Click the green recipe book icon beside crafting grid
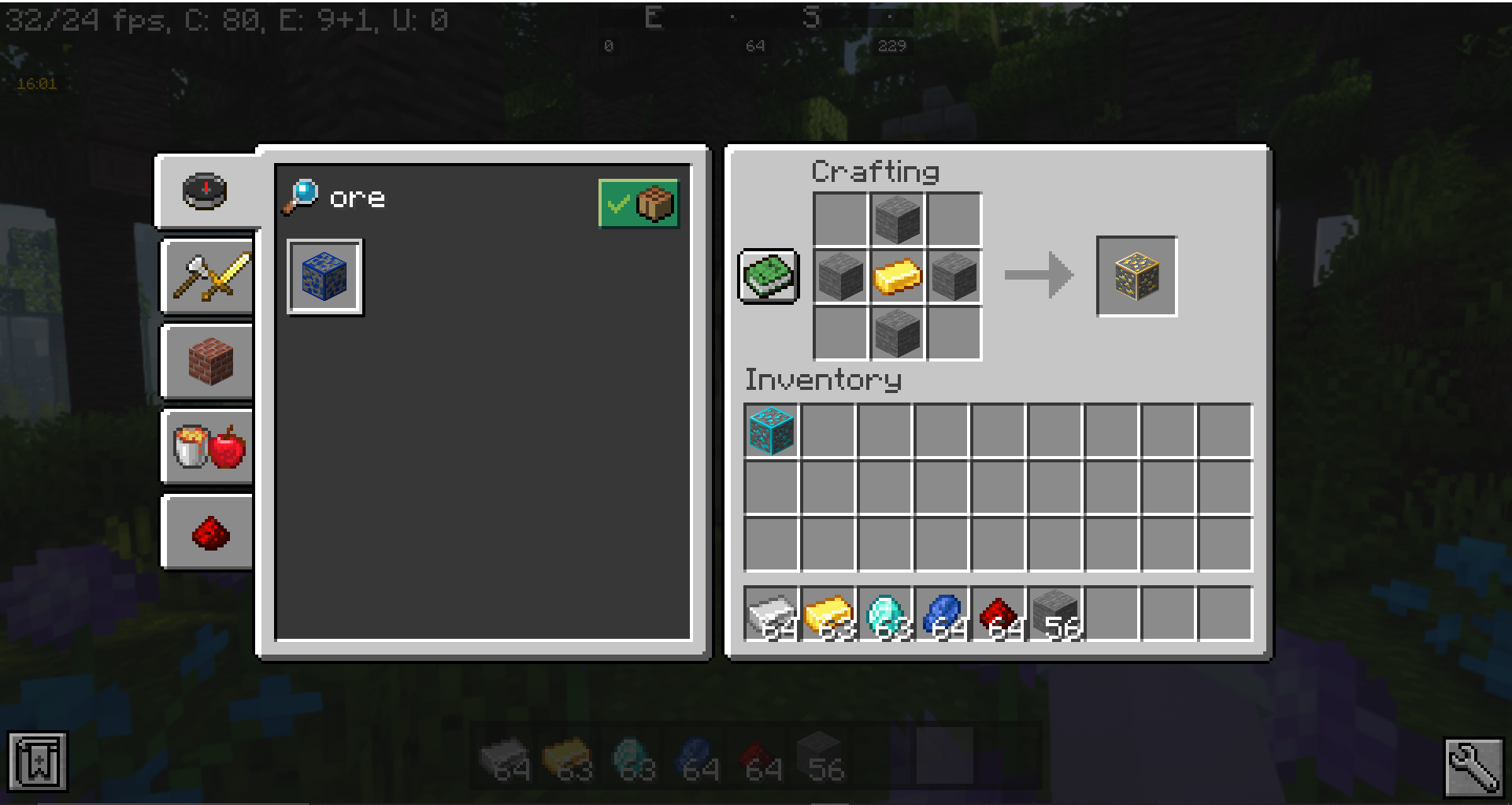This screenshot has height=805, width=1512. (x=768, y=276)
